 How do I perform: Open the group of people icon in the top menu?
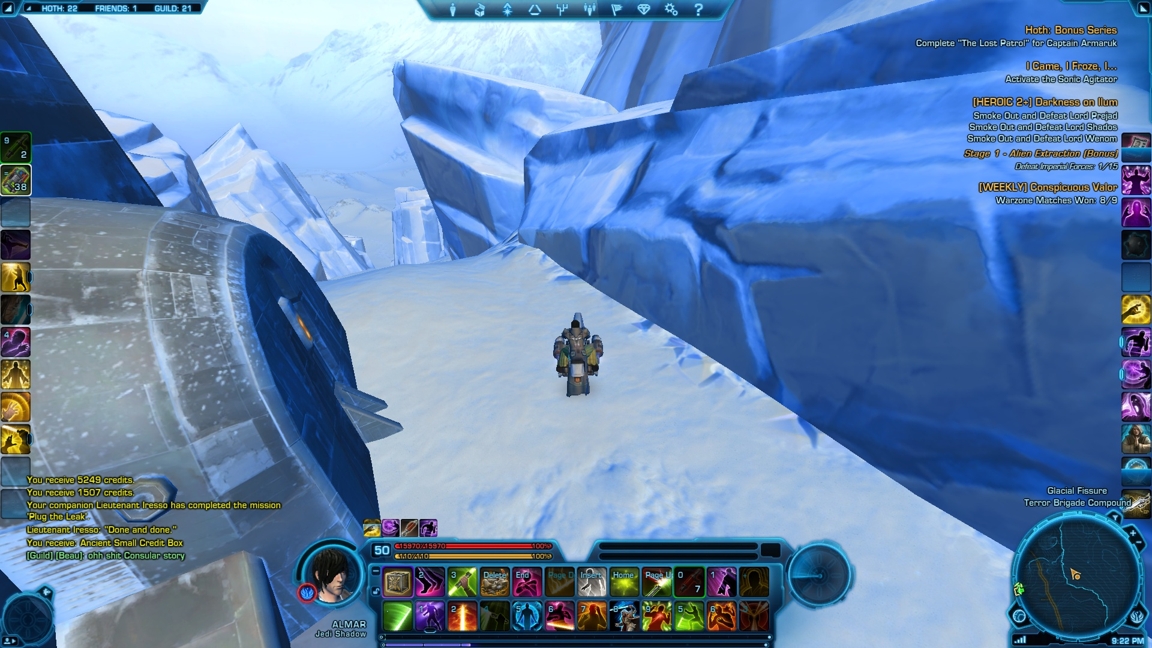click(589, 10)
